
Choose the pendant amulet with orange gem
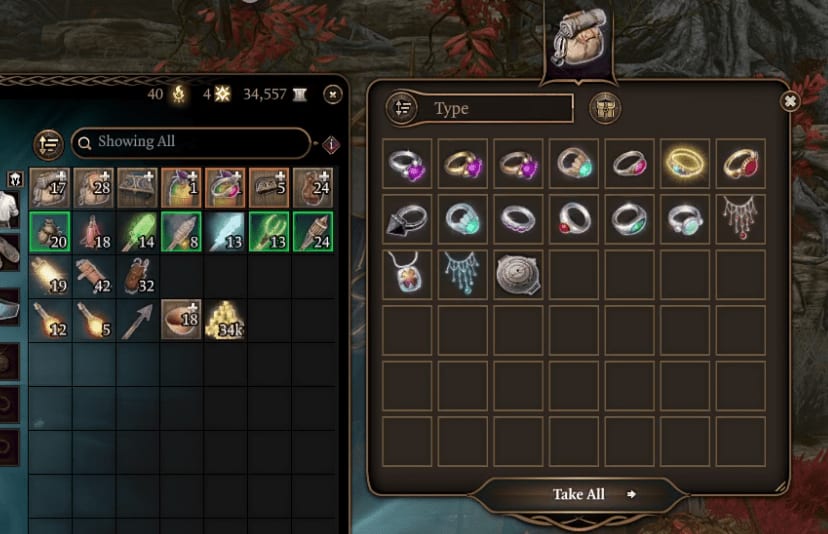[408, 273]
